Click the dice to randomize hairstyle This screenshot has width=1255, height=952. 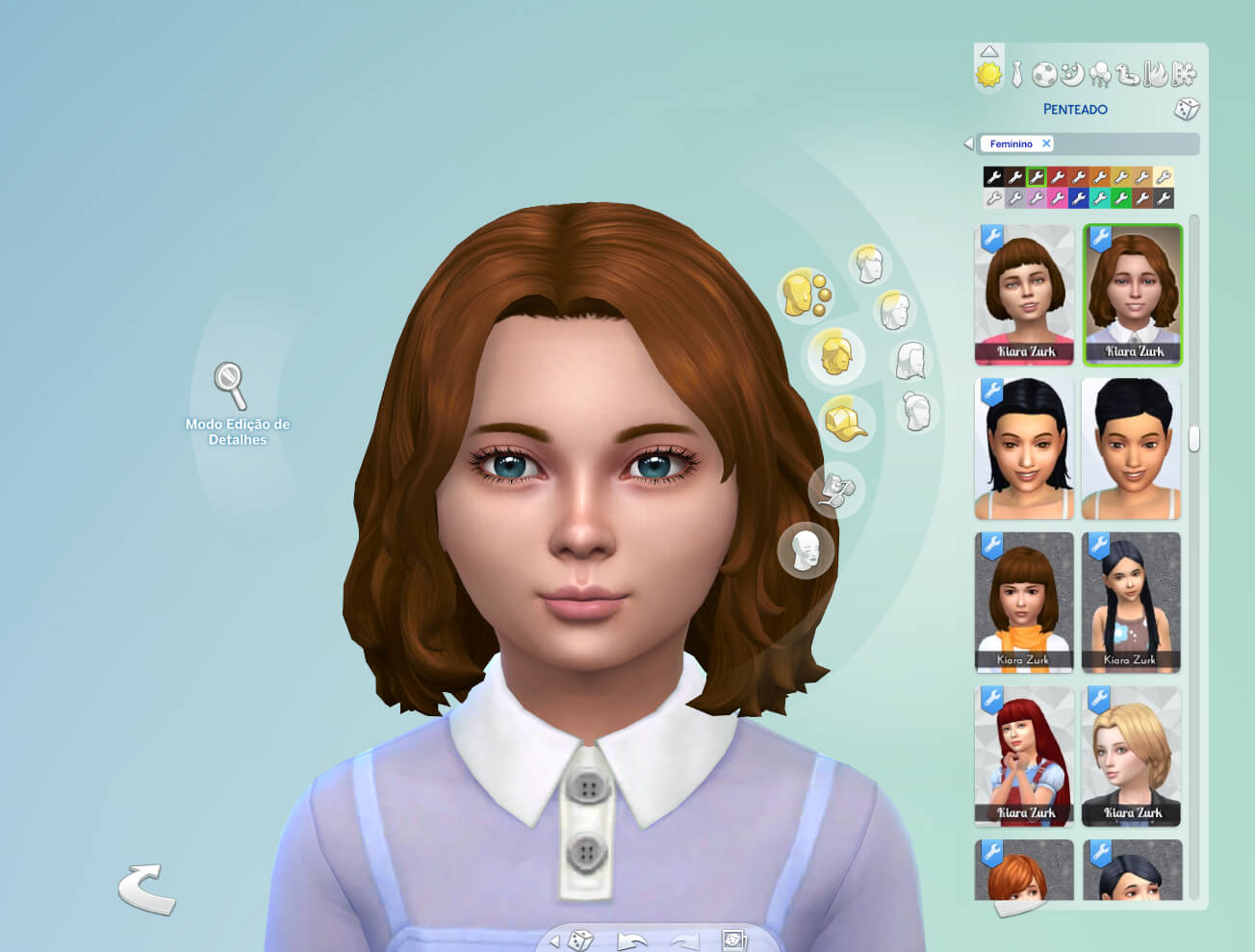1185,110
